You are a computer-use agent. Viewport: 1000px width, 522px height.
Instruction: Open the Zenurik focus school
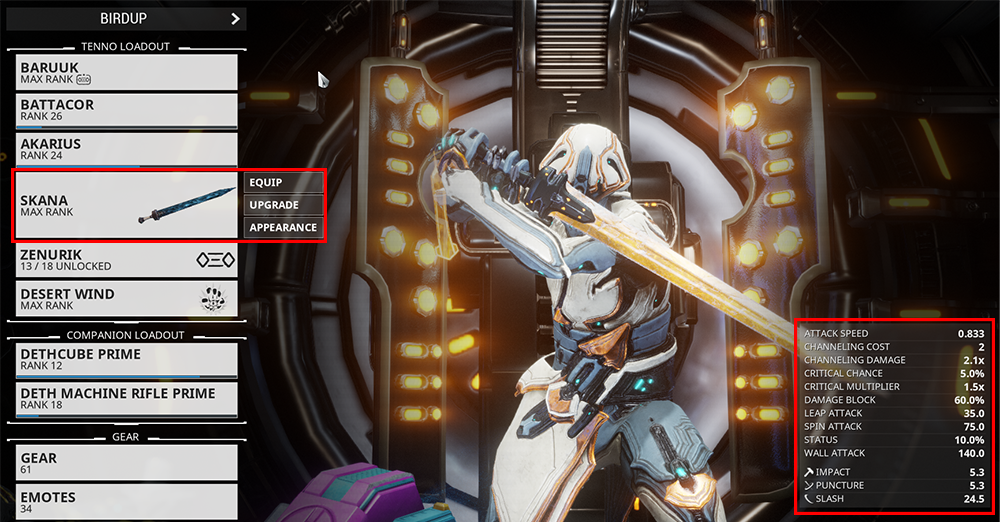(x=127, y=260)
